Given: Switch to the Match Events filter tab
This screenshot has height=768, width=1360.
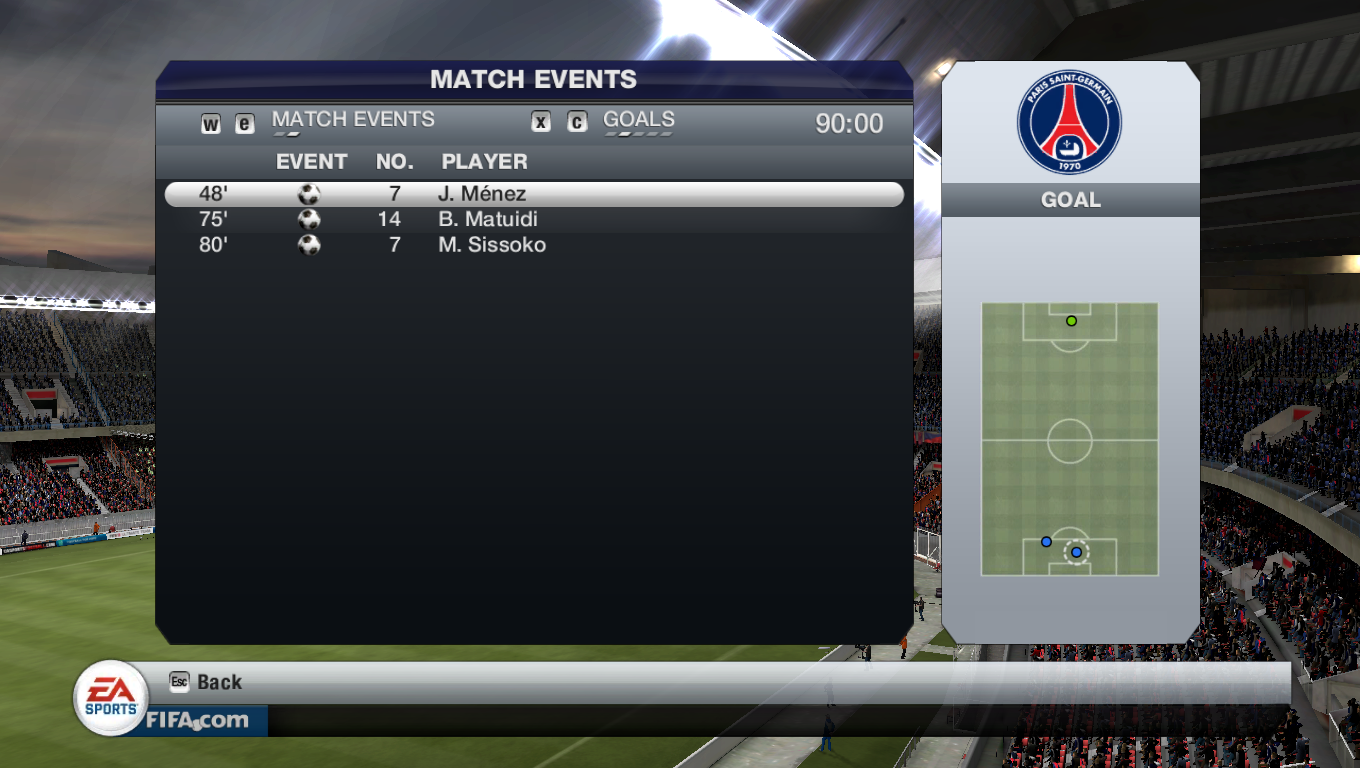Looking at the screenshot, I should point(353,120).
